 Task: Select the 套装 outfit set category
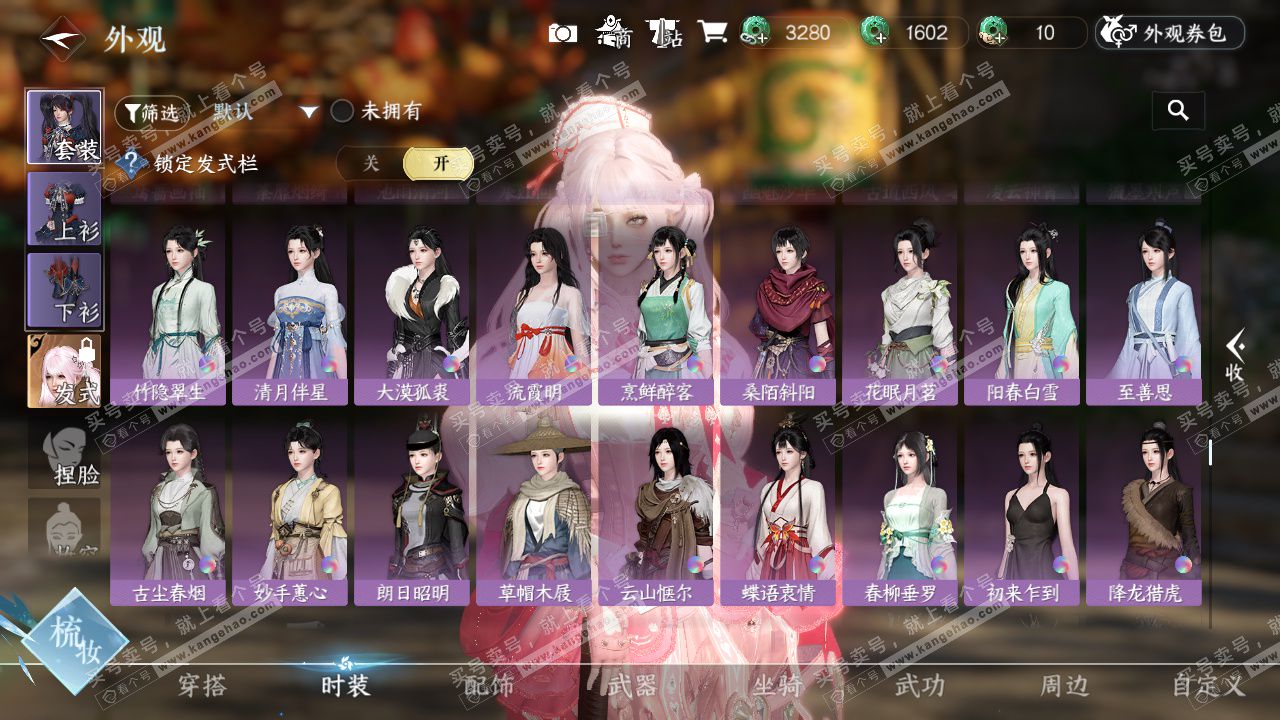coord(64,127)
